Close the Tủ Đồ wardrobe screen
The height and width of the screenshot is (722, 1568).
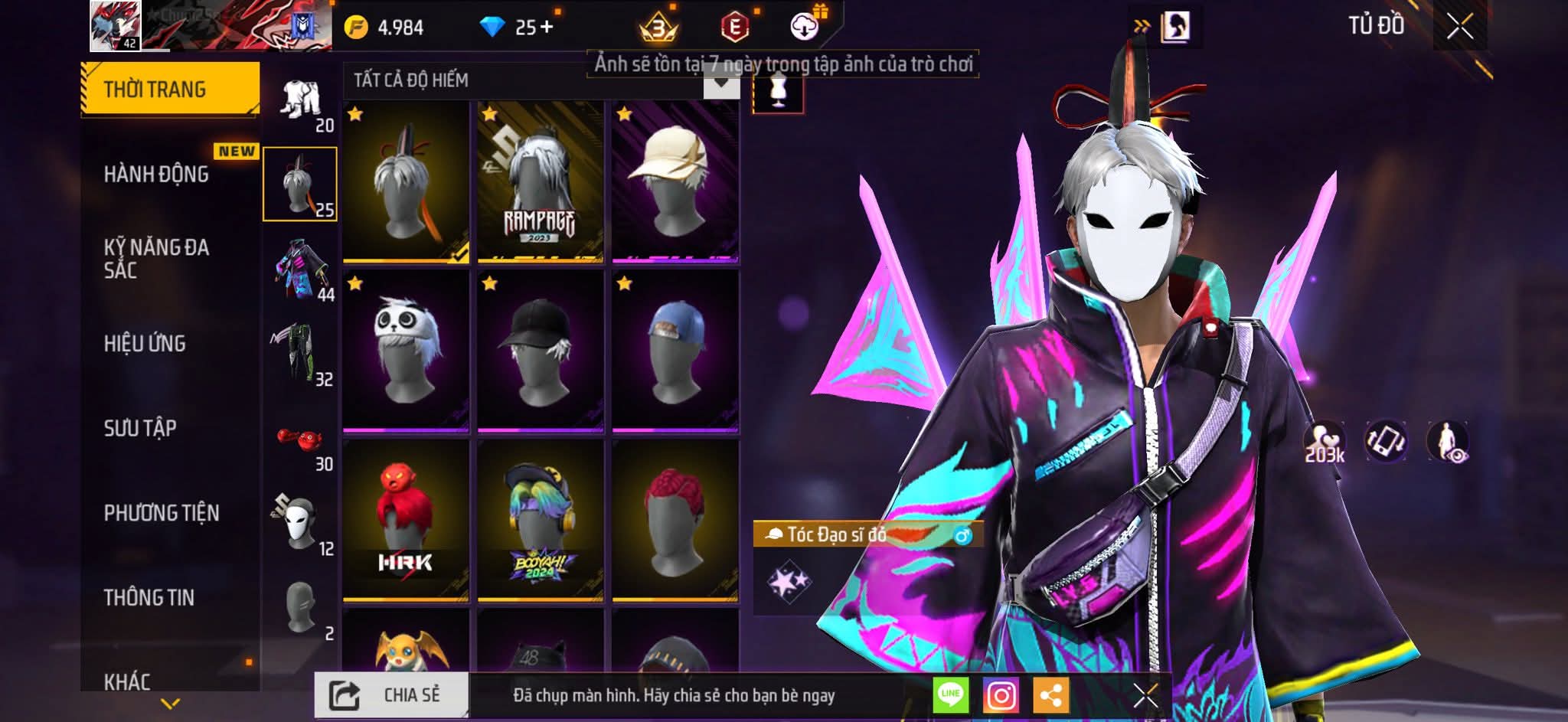1459,27
